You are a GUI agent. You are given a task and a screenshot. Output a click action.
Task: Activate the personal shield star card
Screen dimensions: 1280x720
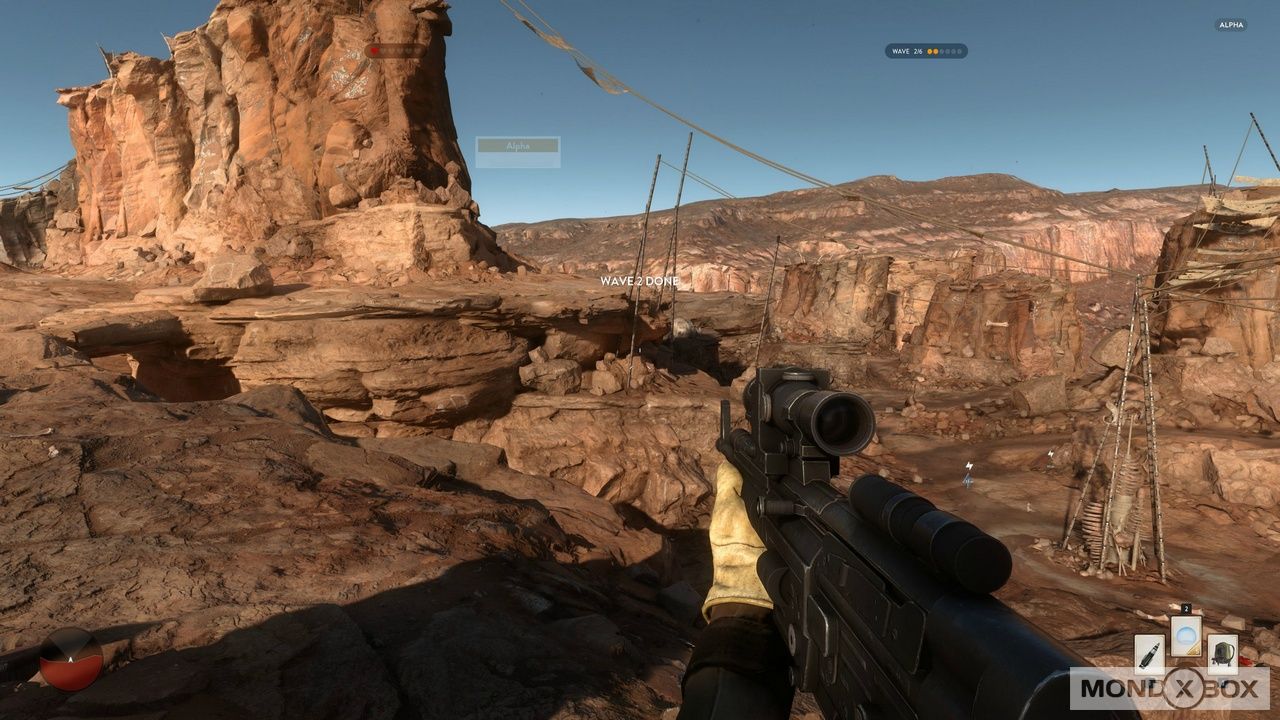[1186, 636]
